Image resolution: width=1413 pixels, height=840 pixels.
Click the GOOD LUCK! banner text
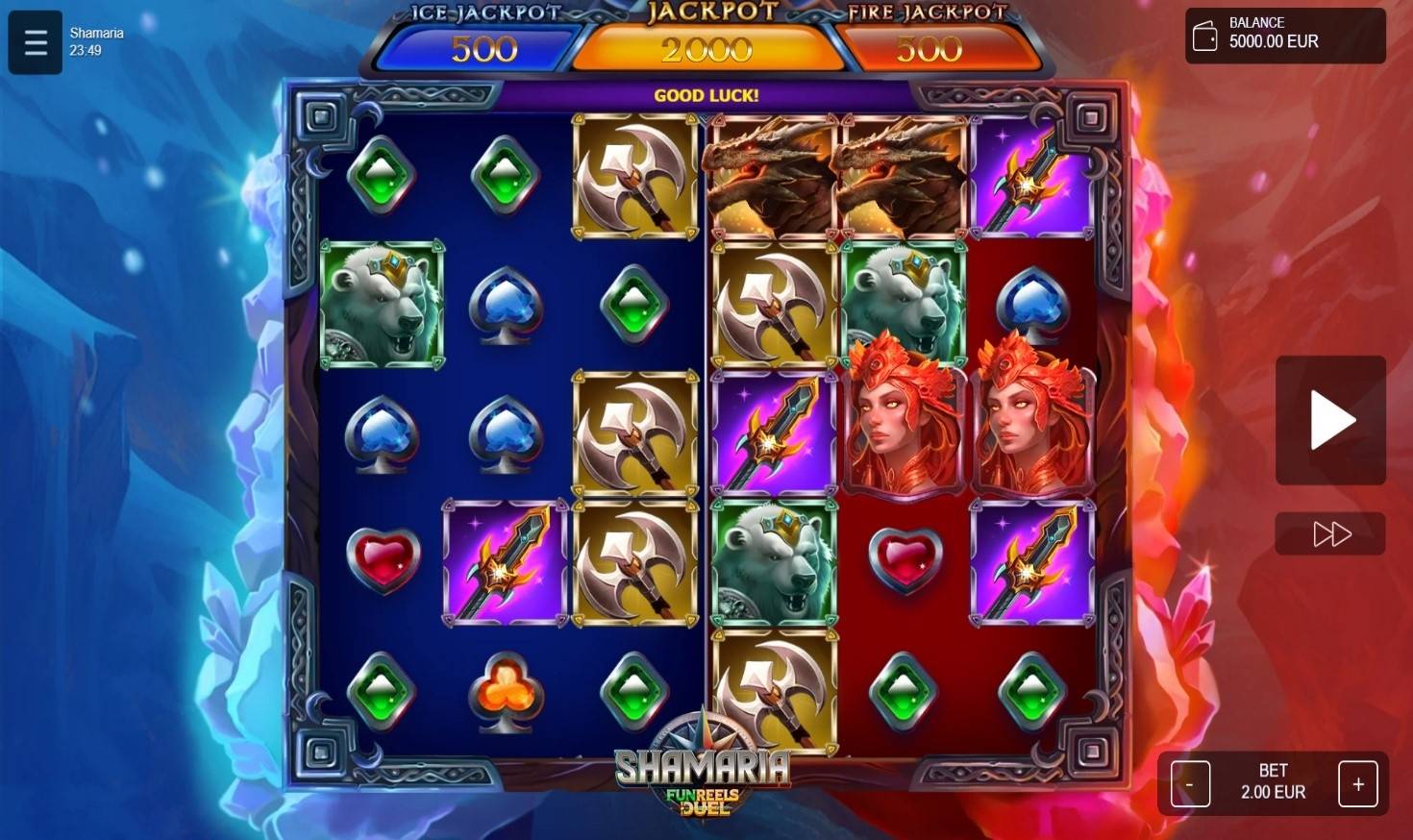pyautogui.click(x=707, y=95)
